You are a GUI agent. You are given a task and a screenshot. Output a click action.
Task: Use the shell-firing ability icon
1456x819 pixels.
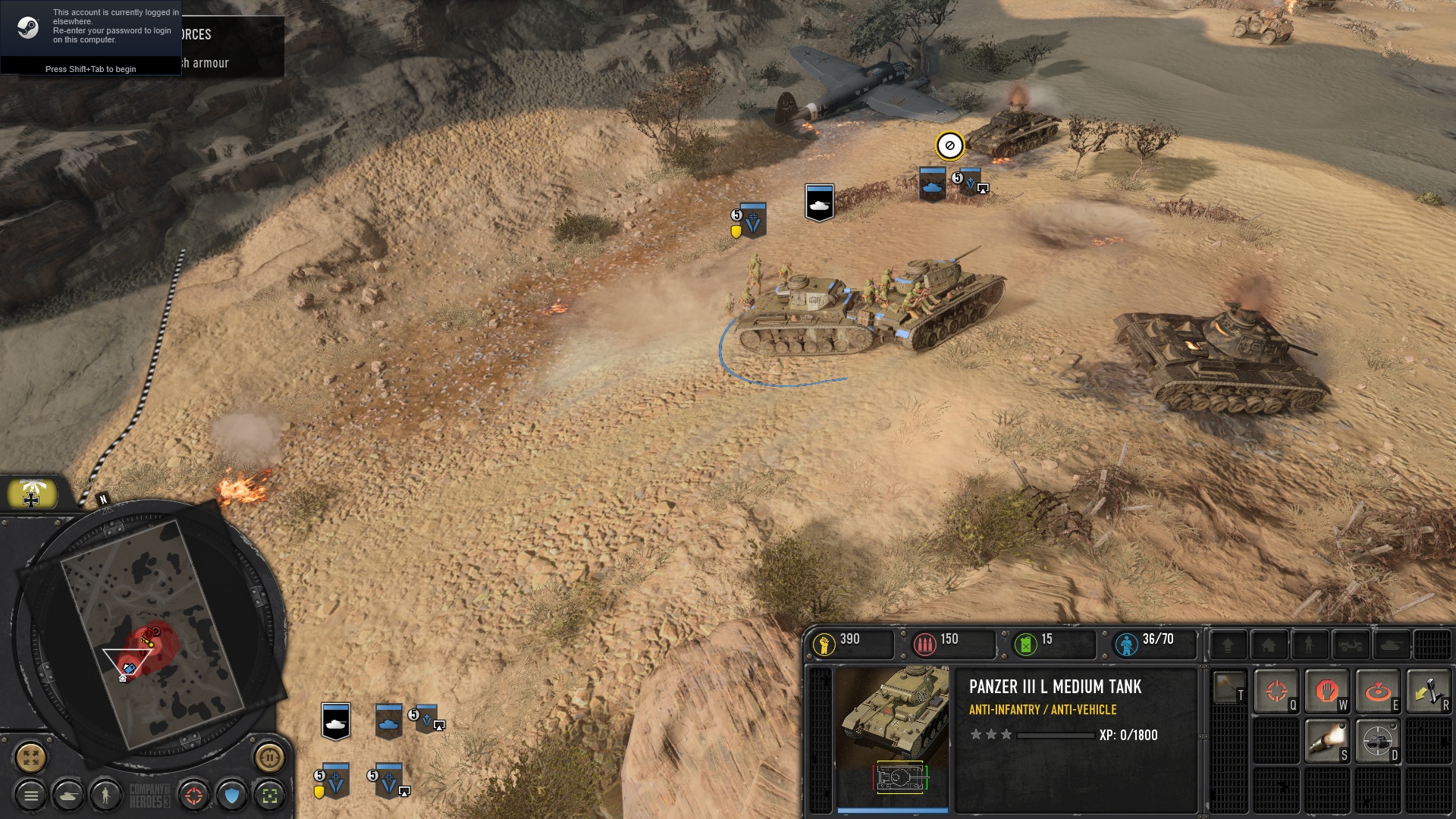pyautogui.click(x=1326, y=741)
